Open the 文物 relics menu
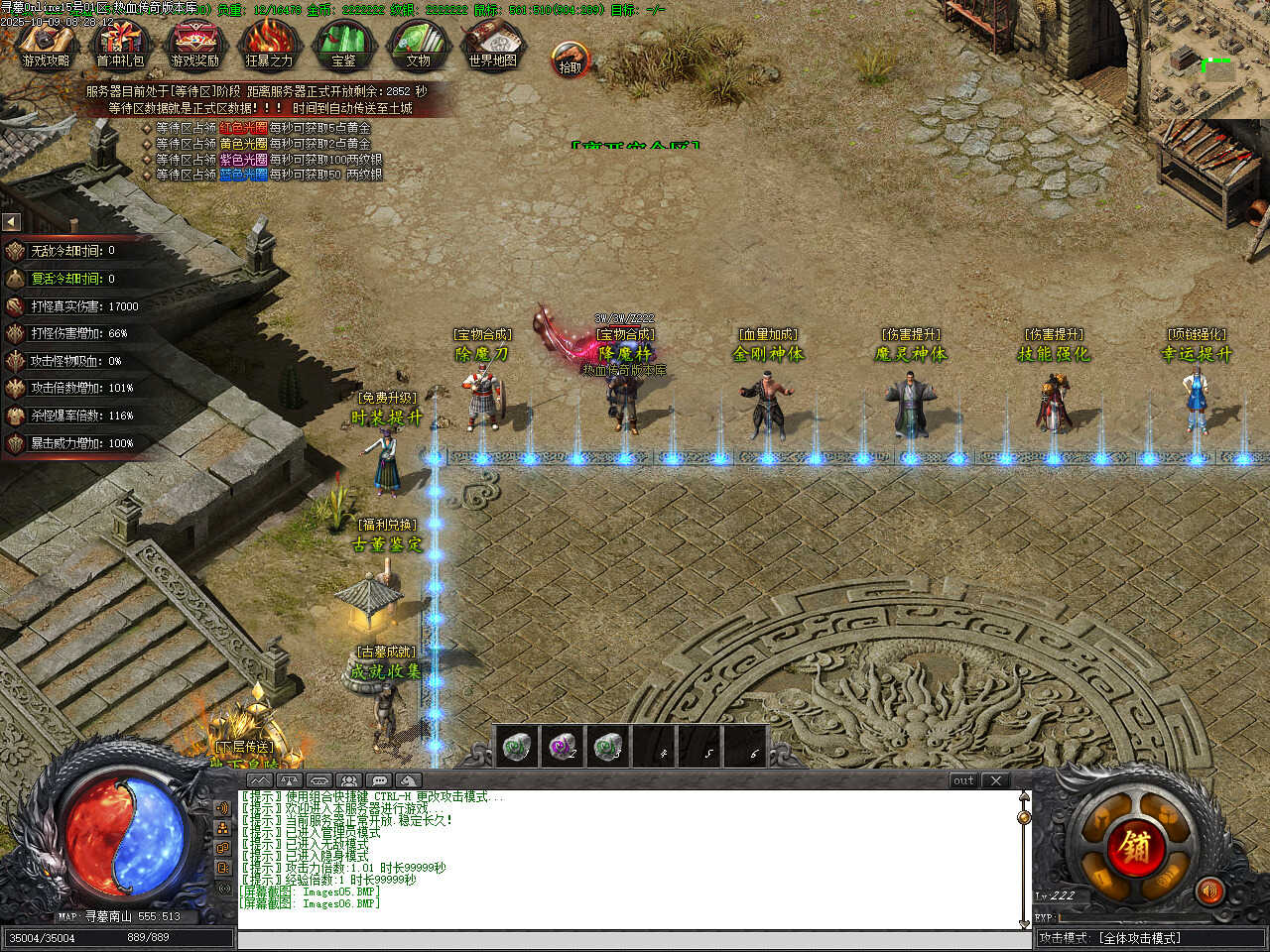This screenshot has width=1270, height=952. 418,45
